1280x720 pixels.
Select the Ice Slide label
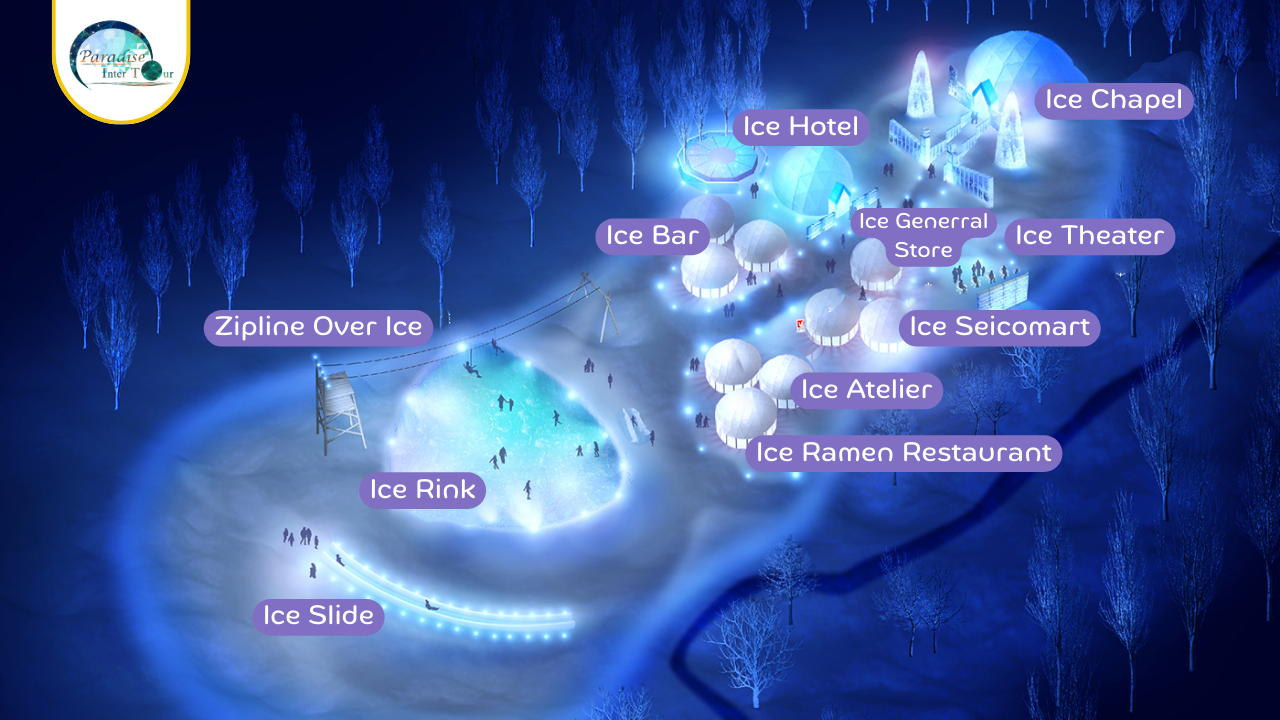pyautogui.click(x=318, y=616)
